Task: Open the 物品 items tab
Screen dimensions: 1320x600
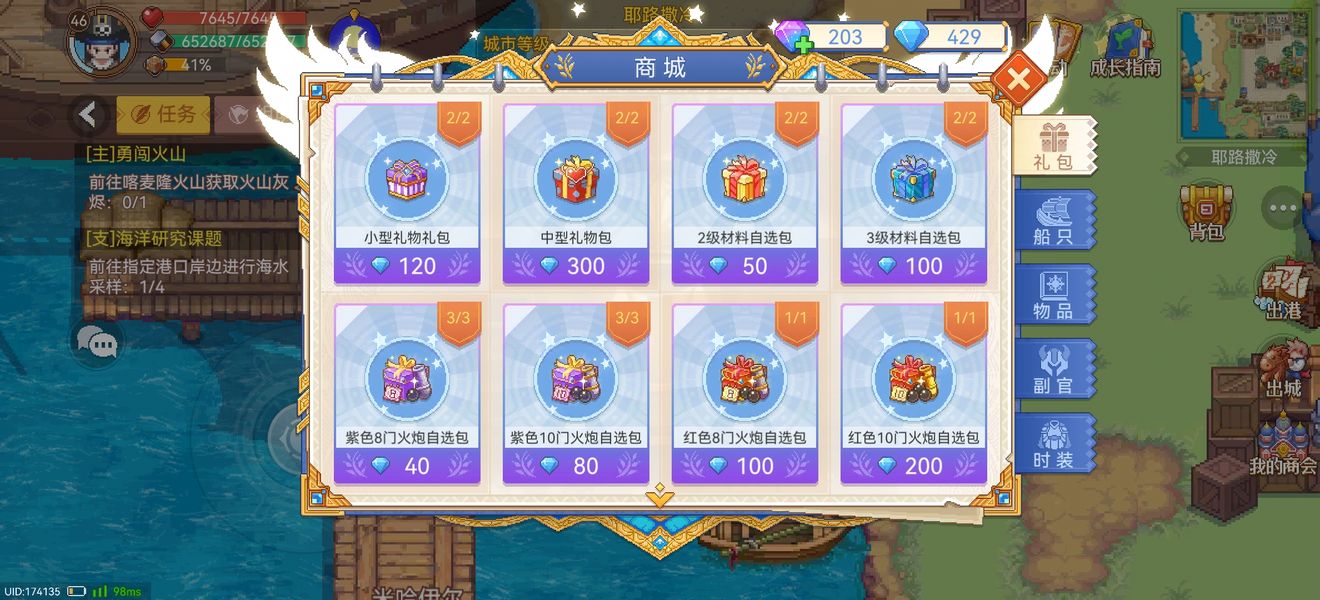Action: pyautogui.click(x=1054, y=295)
